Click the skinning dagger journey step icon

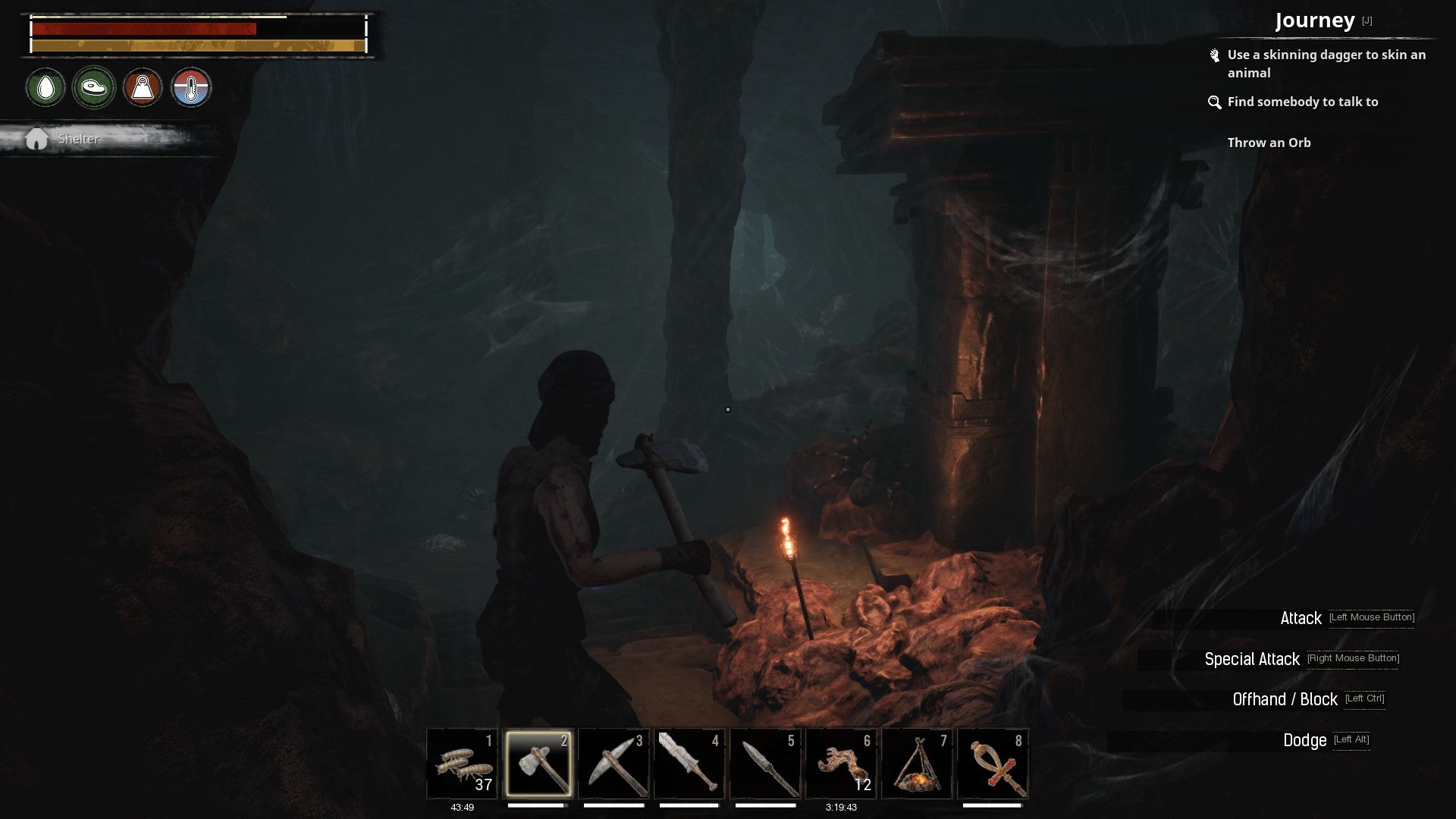[x=1215, y=55]
